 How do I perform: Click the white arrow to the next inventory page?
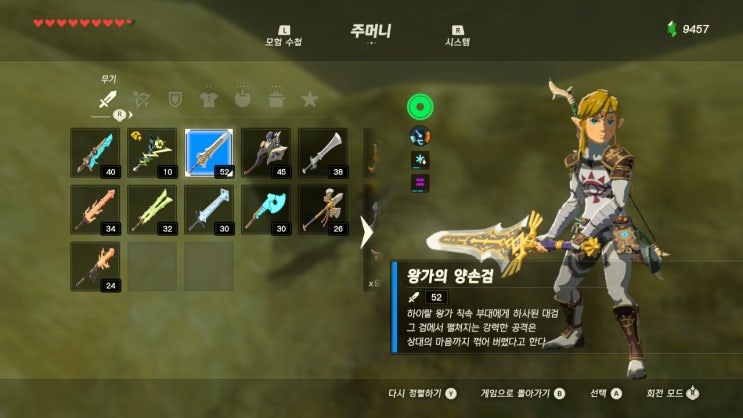tap(366, 232)
